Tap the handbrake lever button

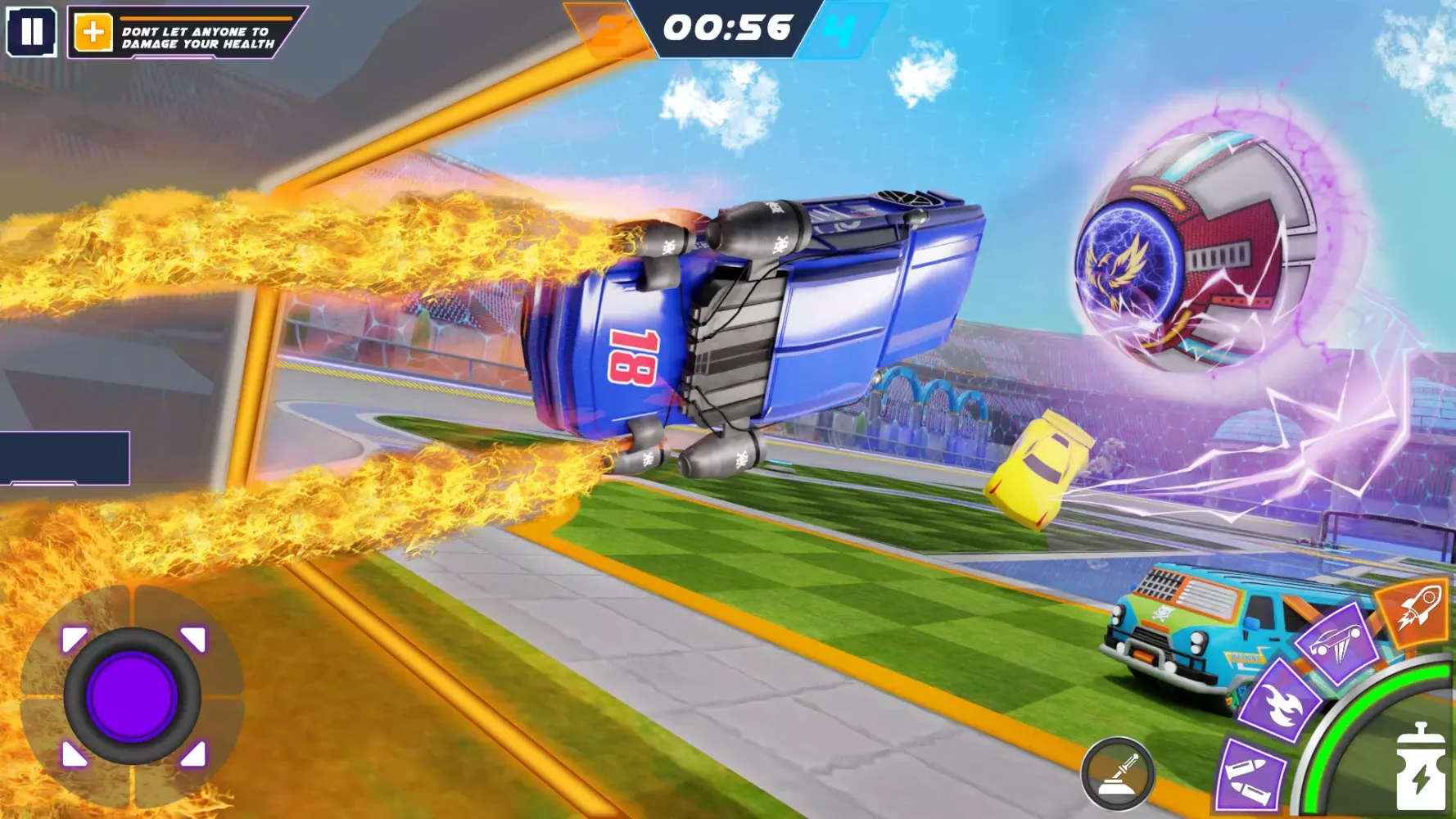pyautogui.click(x=1118, y=773)
